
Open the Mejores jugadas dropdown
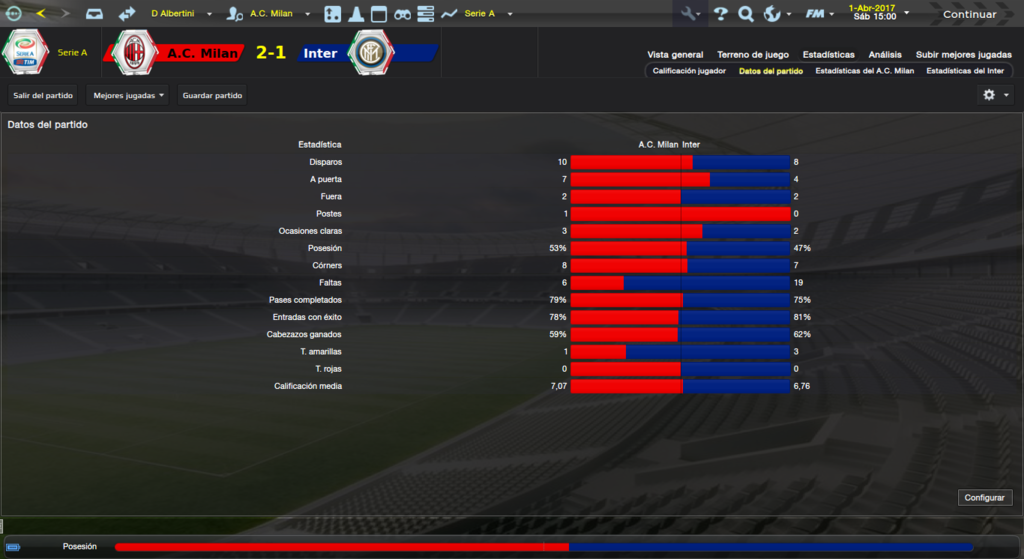pyautogui.click(x=128, y=95)
